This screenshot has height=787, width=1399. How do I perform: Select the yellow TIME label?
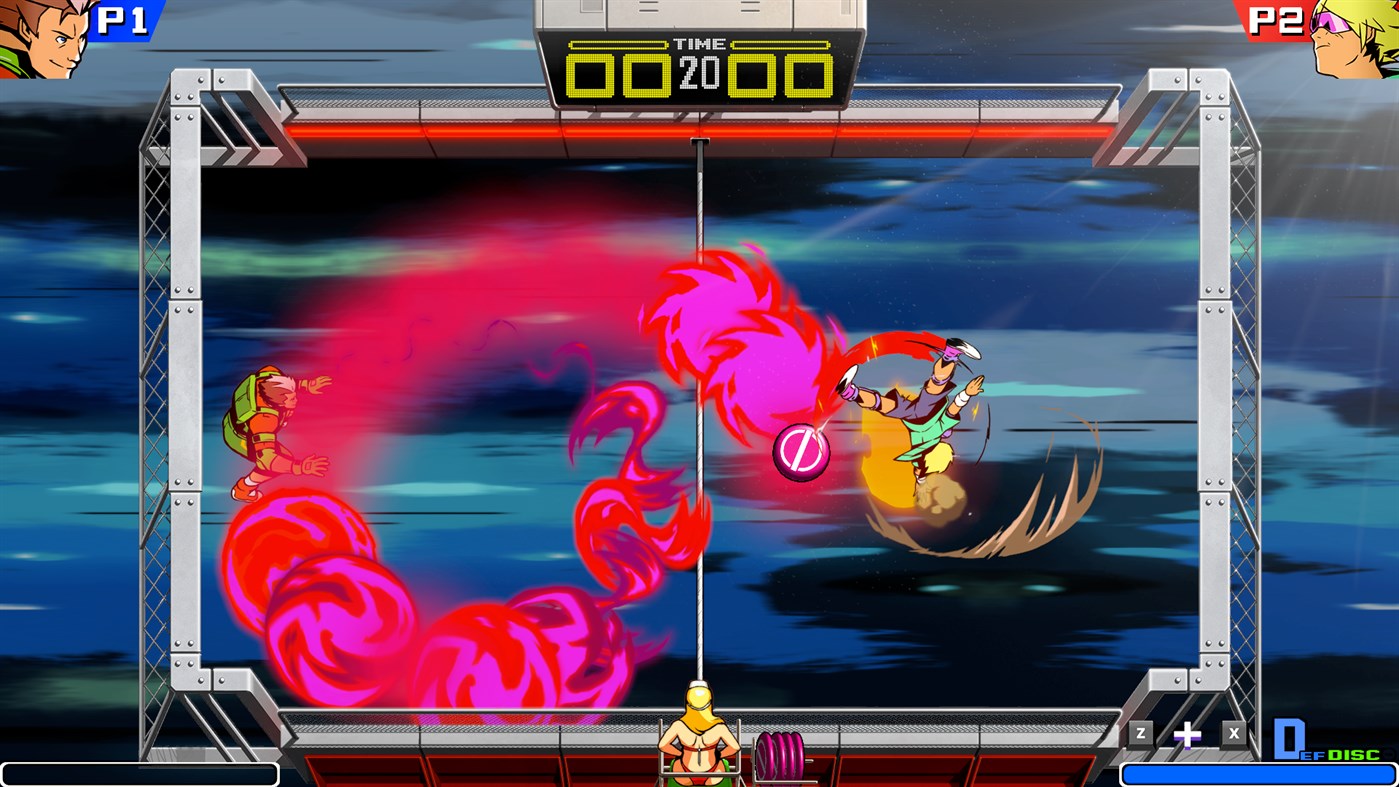coord(701,43)
